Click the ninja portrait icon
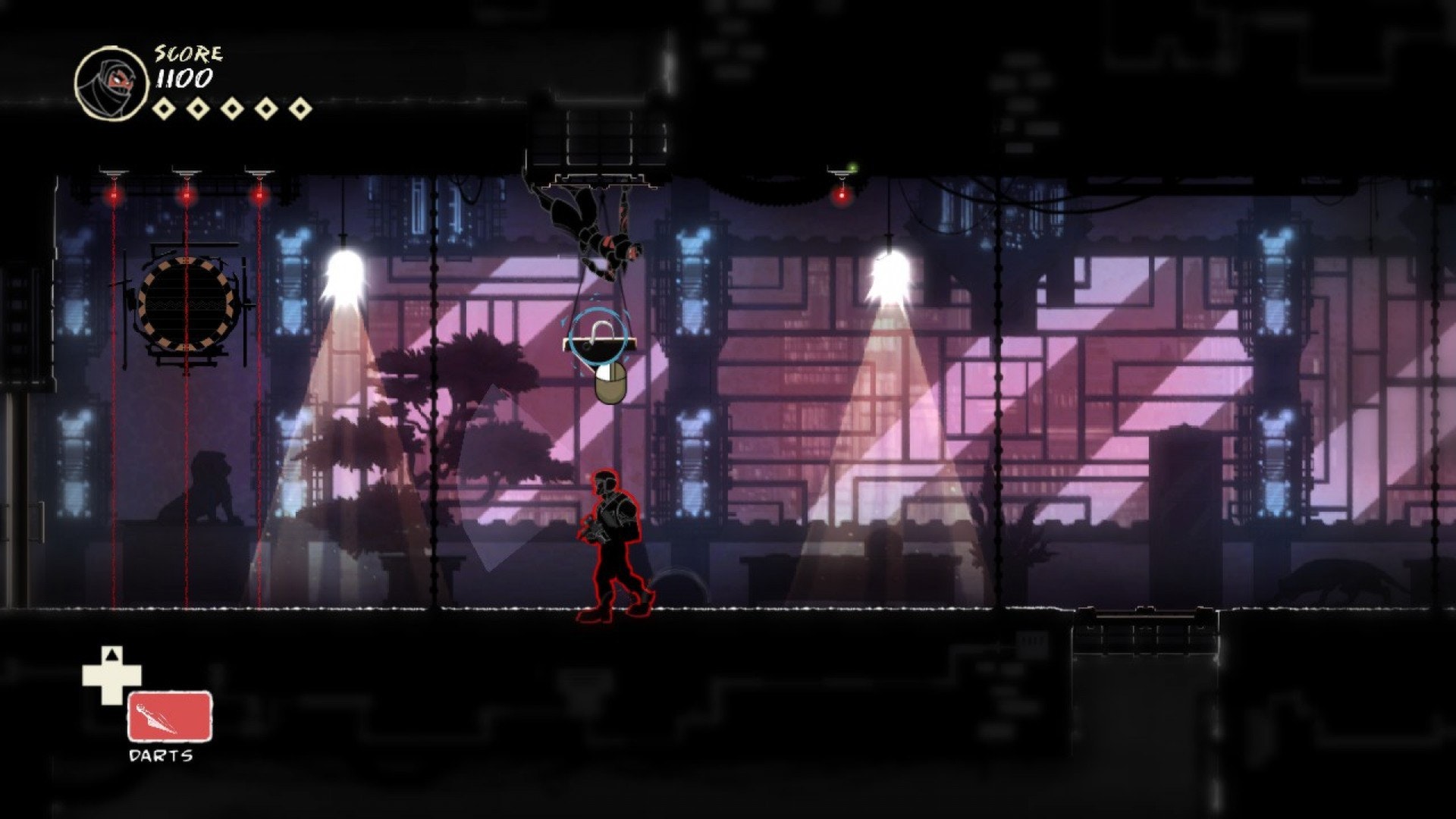This screenshot has width=1456, height=819. (111, 83)
